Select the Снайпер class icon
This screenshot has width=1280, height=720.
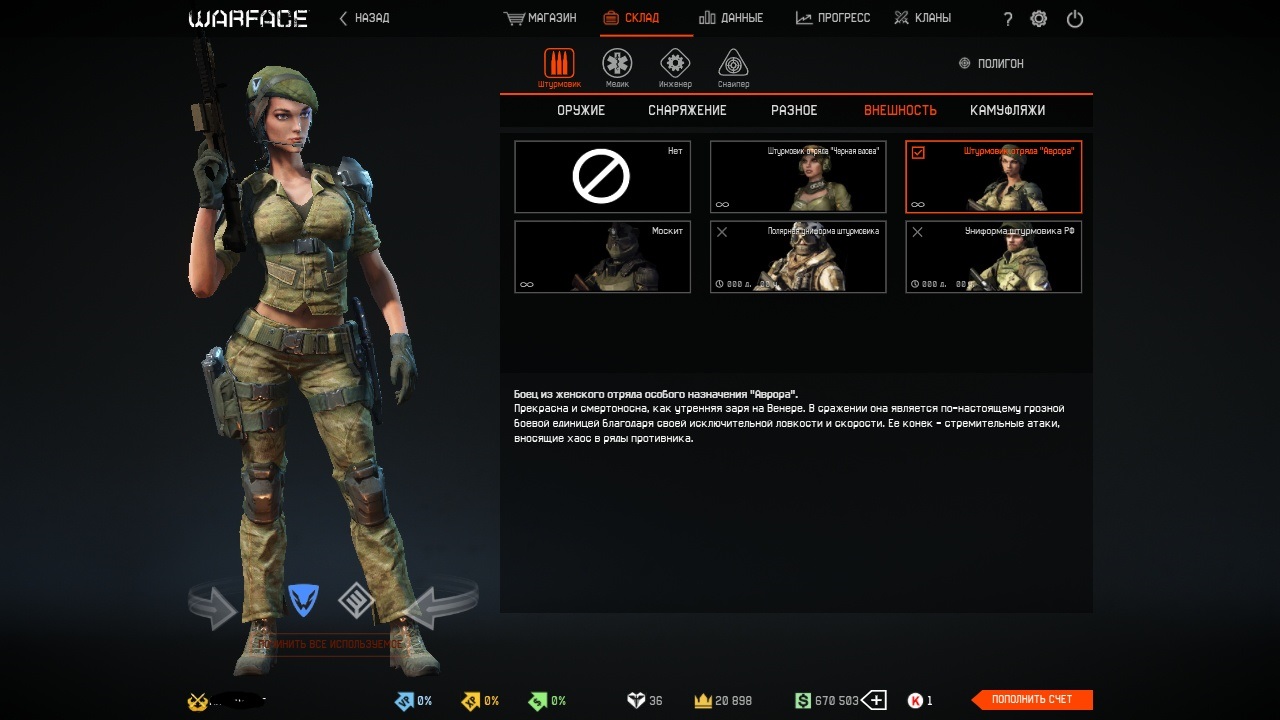(x=733, y=65)
